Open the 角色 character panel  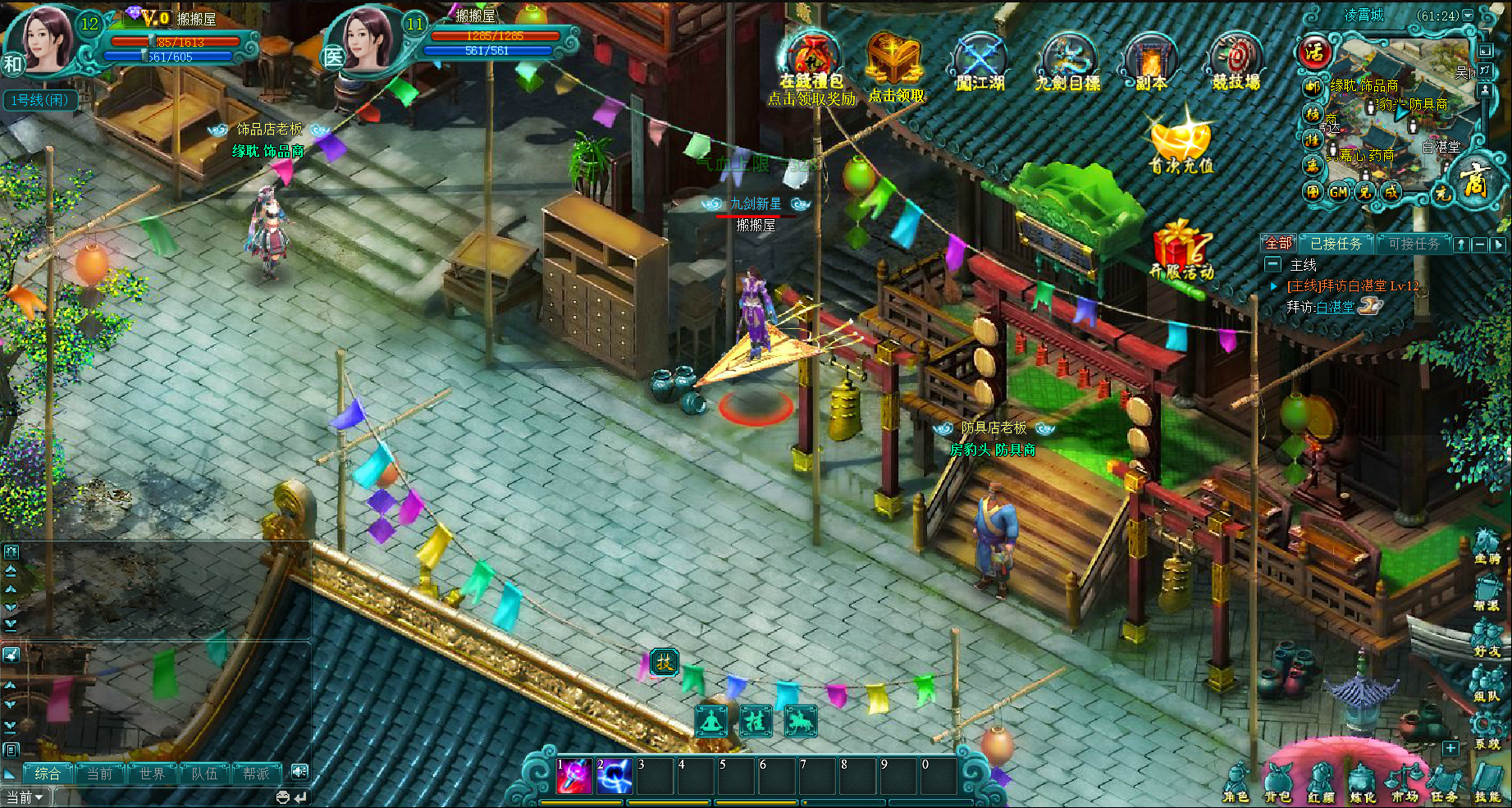[x=1236, y=783]
